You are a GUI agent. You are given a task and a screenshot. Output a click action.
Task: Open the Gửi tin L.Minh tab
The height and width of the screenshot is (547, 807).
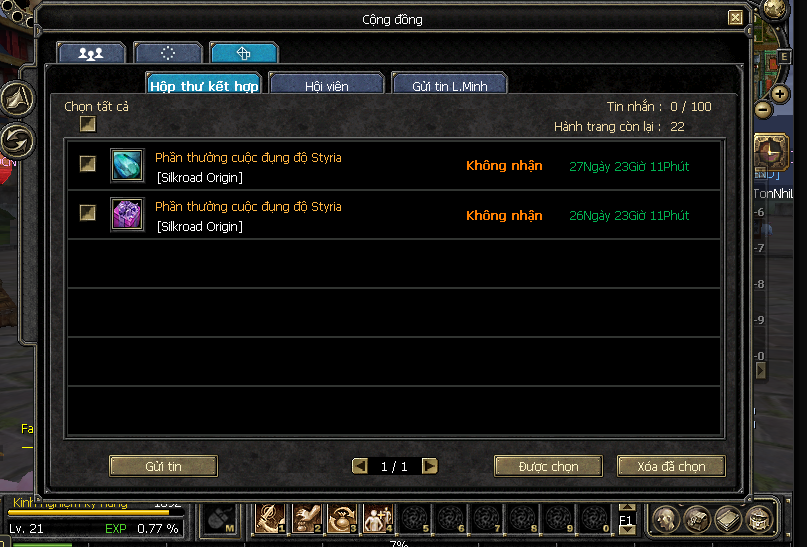pos(449,86)
